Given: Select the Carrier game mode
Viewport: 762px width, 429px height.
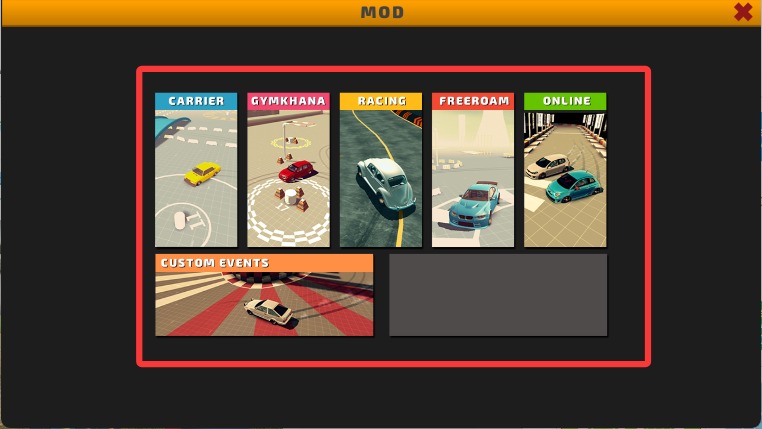Looking at the screenshot, I should pos(196,170).
